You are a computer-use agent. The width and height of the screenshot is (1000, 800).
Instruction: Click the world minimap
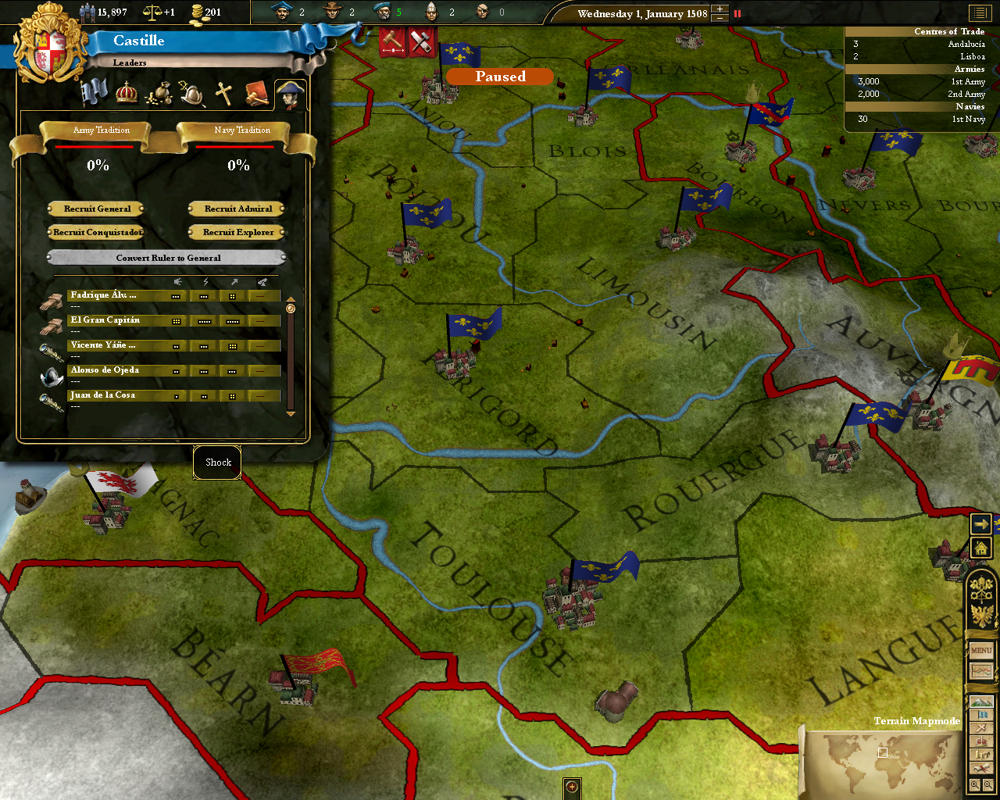click(878, 762)
